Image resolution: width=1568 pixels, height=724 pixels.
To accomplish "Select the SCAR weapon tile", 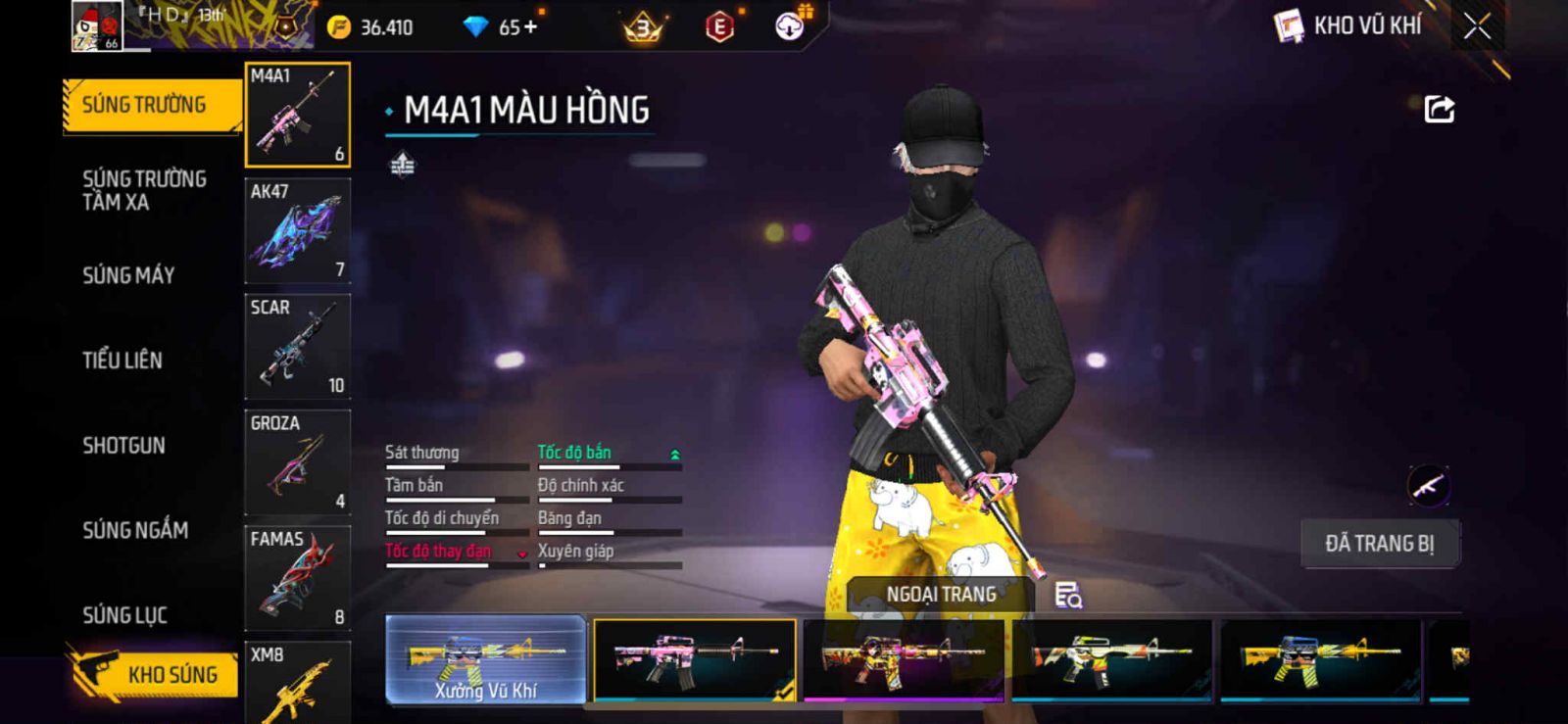I will 297,346.
